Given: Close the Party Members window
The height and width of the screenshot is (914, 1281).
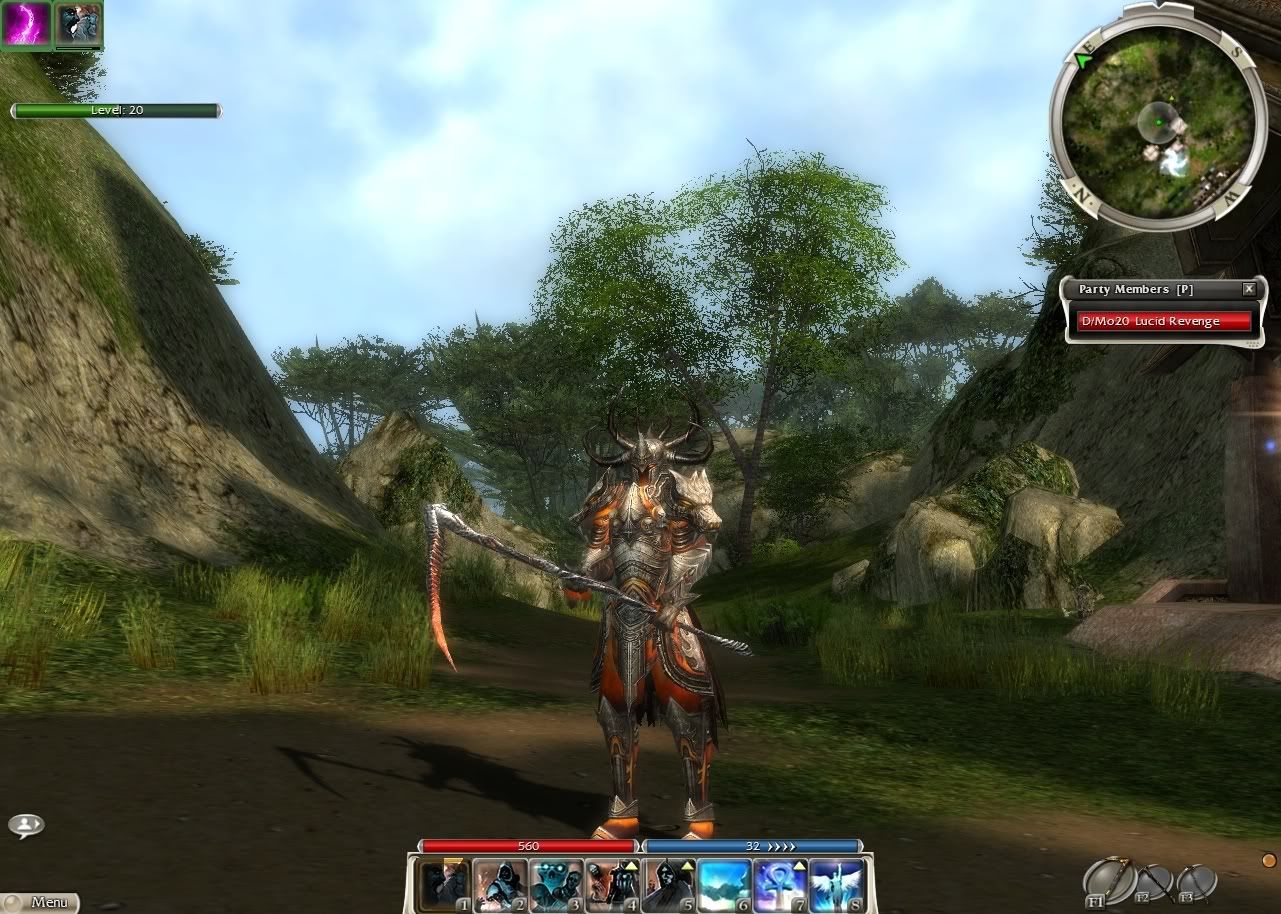Looking at the screenshot, I should (x=1248, y=289).
